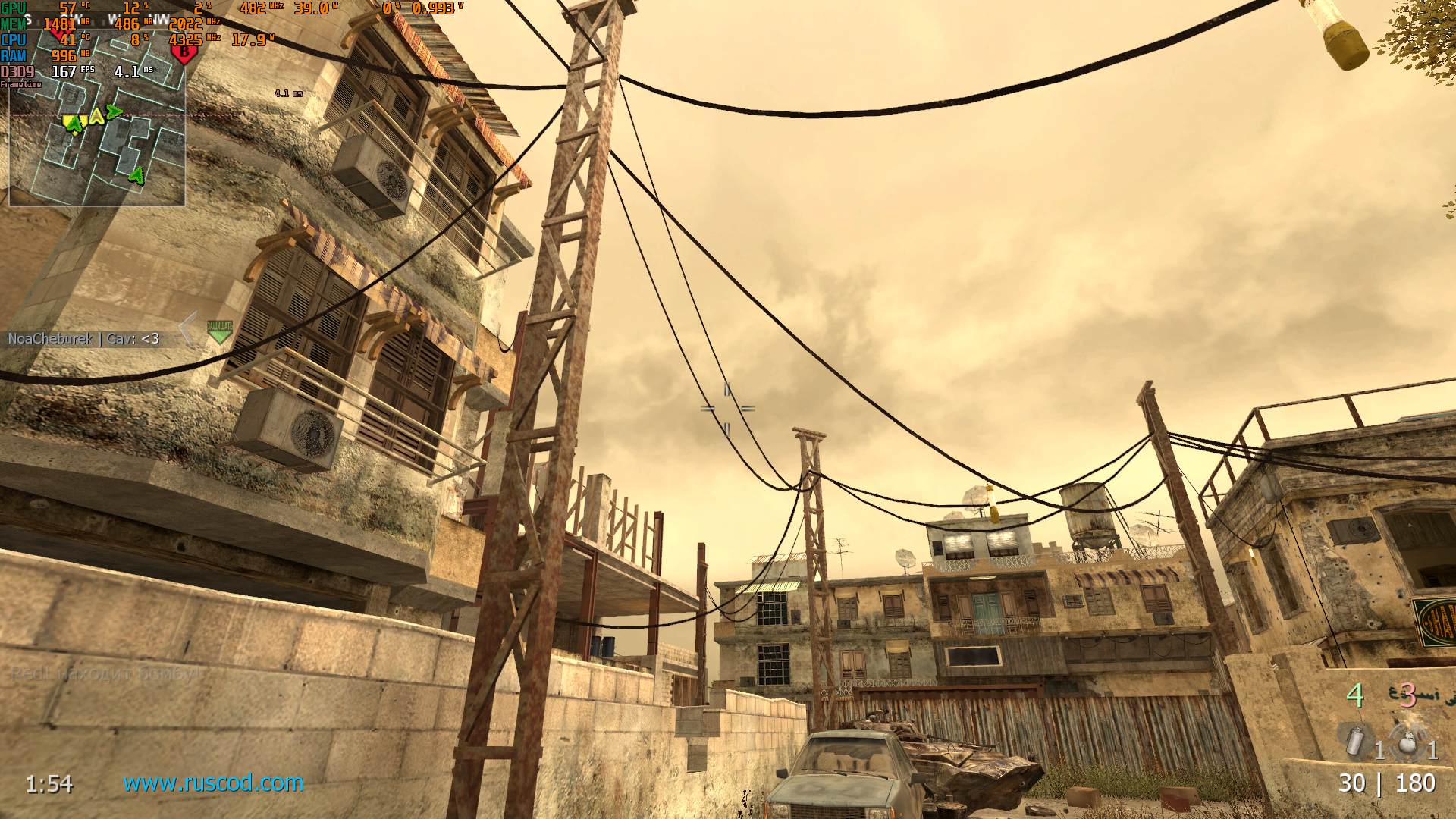This screenshot has width=1456, height=819.
Task: Select the special grenade canister icon
Action: pyautogui.click(x=1354, y=741)
